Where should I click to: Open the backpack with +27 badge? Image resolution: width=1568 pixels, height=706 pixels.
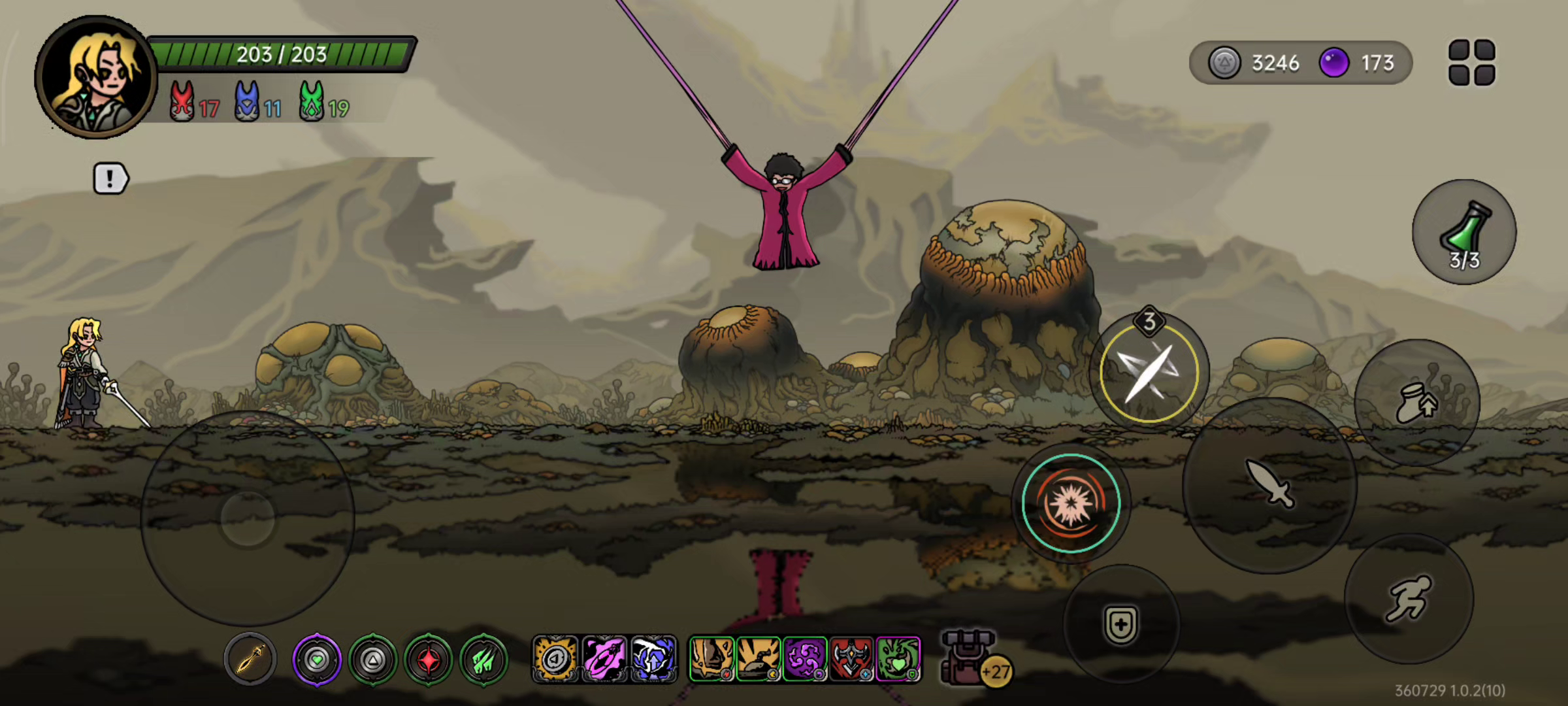click(969, 658)
